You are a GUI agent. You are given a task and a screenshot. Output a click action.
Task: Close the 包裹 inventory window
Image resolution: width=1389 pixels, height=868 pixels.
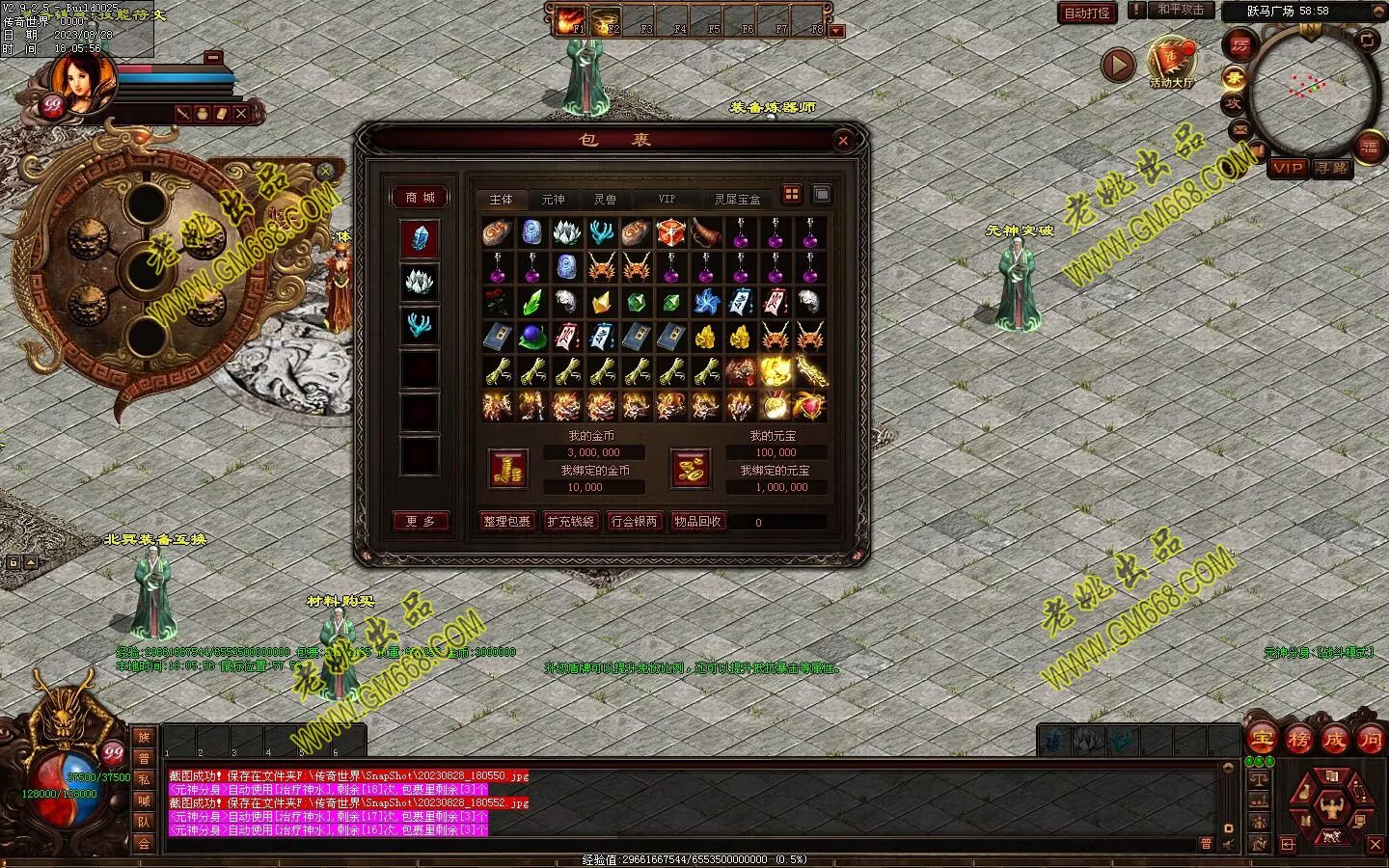pyautogui.click(x=843, y=141)
